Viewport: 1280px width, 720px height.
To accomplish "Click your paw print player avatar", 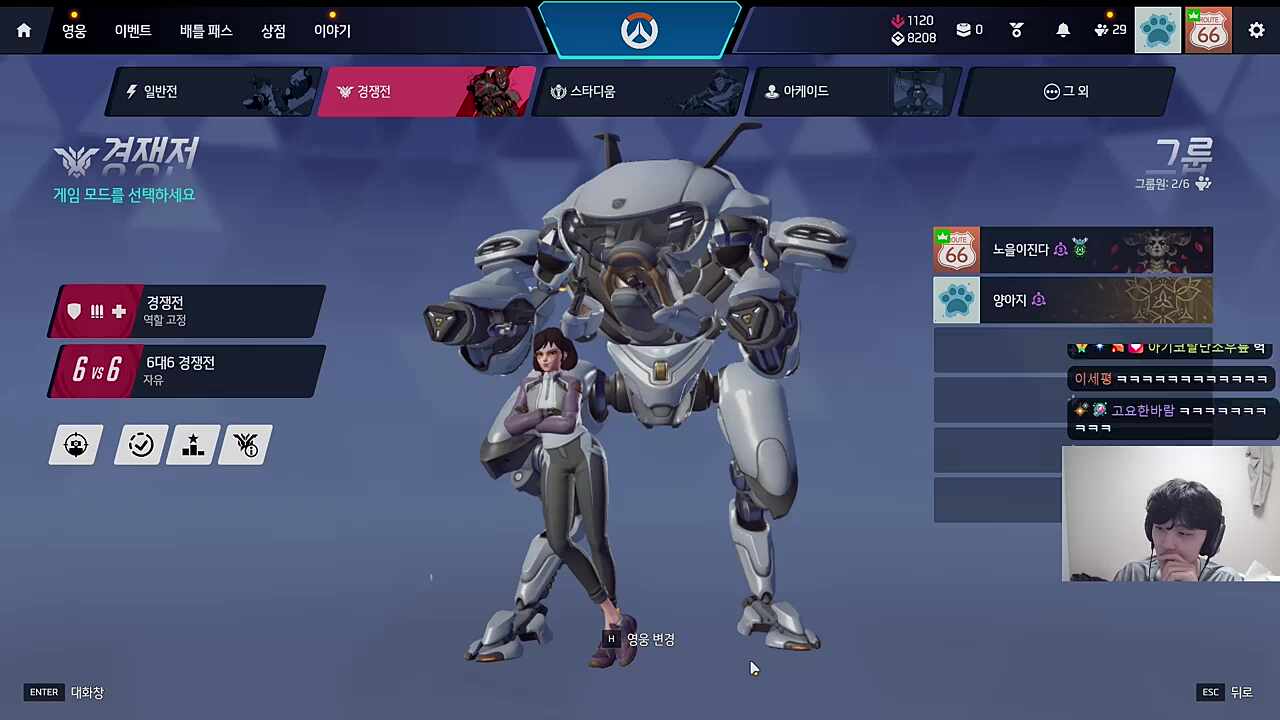I will pyautogui.click(x=1157, y=30).
